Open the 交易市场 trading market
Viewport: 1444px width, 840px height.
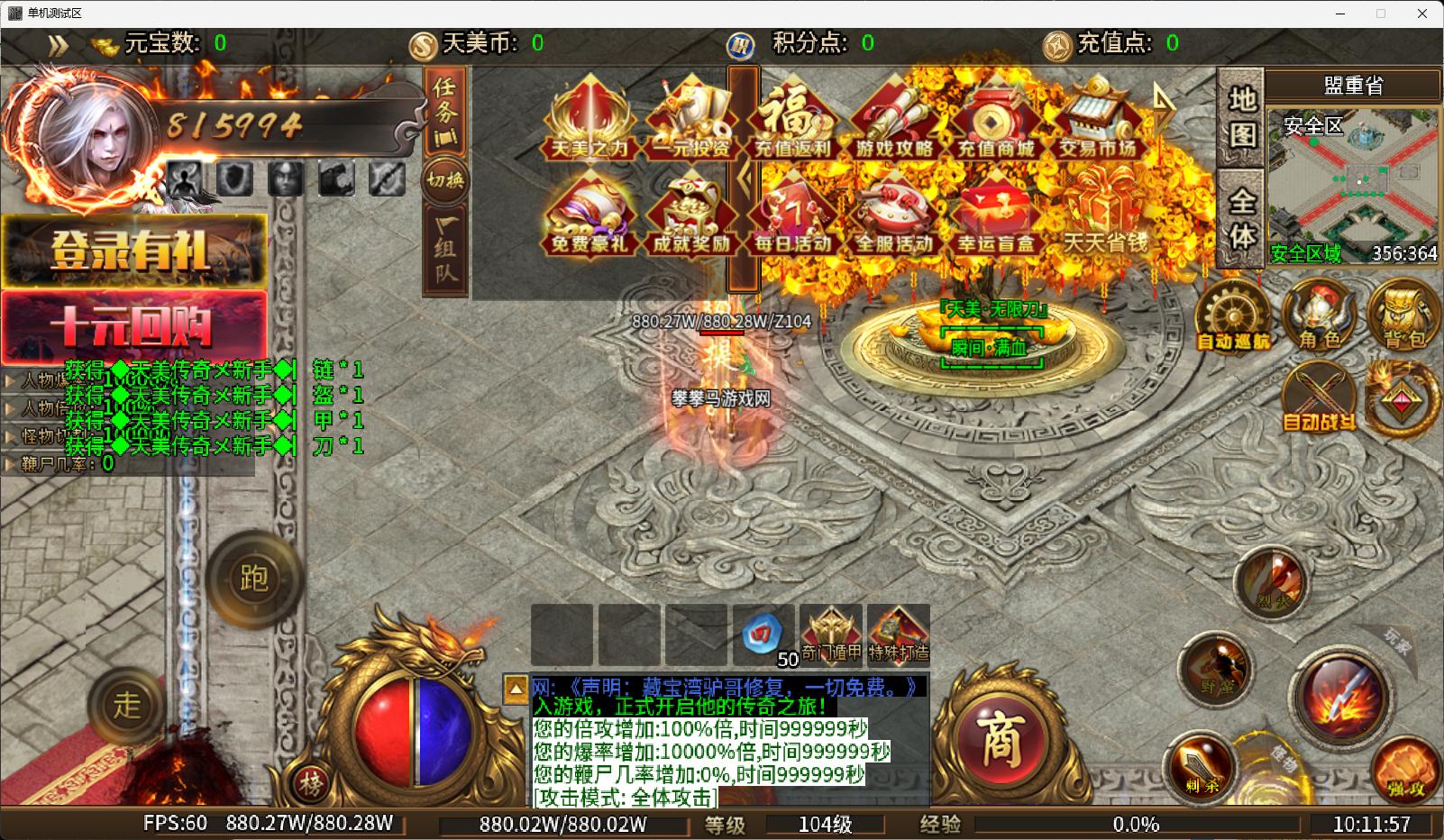click(x=1097, y=123)
